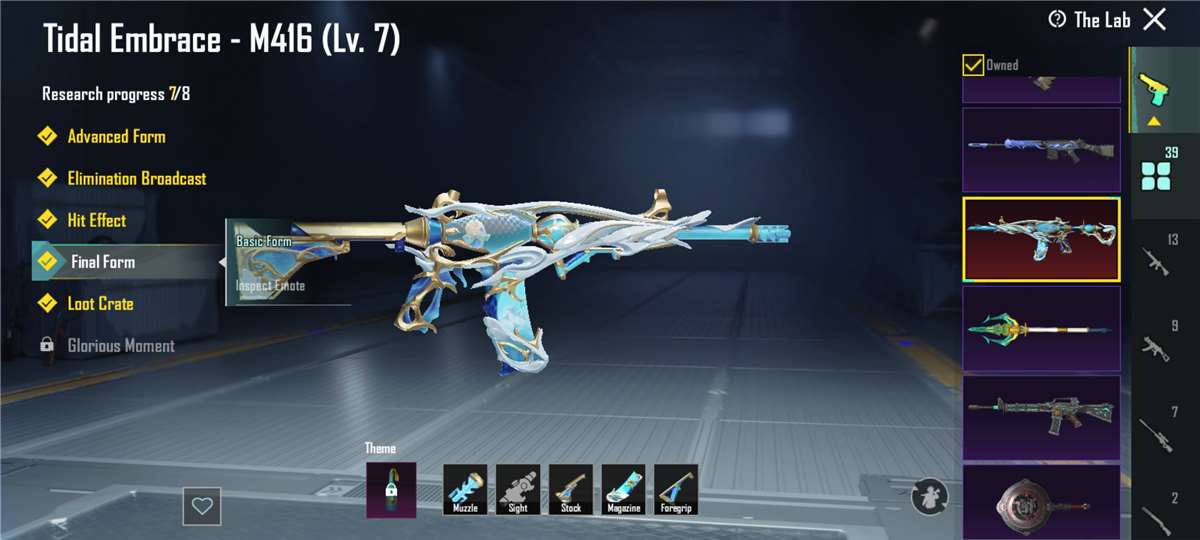Select the green and gold spear skin thumbnail
Image resolution: width=1200 pixels, height=540 pixels.
click(x=1041, y=328)
